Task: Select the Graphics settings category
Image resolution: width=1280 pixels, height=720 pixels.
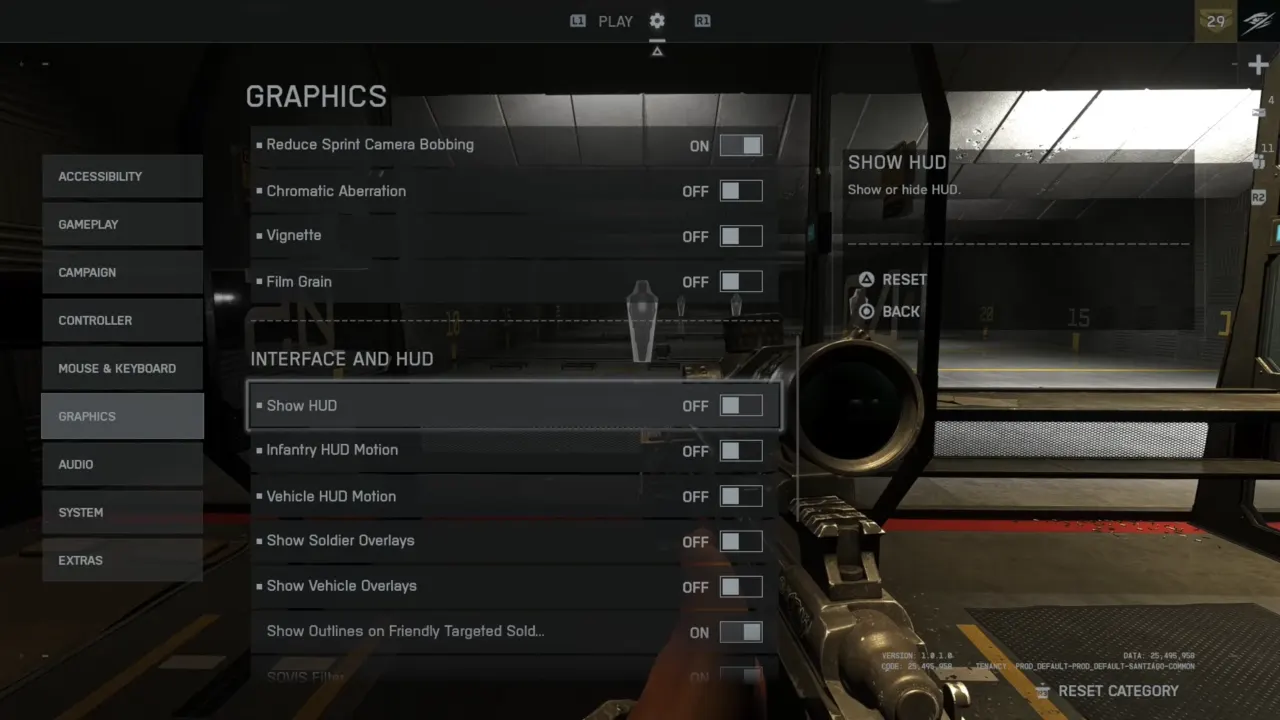Action: 122,416
